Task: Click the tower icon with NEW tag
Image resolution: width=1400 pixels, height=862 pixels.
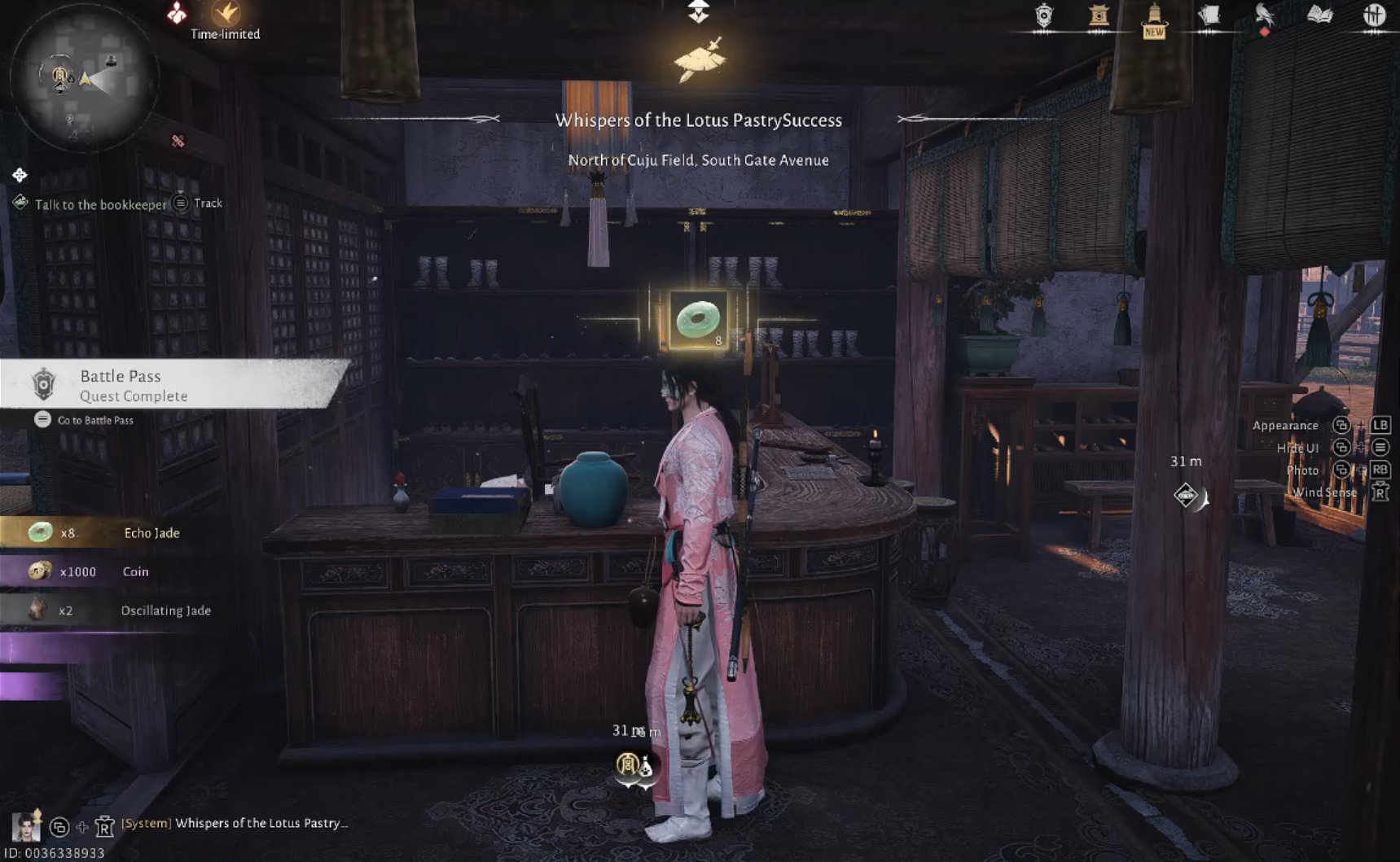Action: (x=1152, y=18)
